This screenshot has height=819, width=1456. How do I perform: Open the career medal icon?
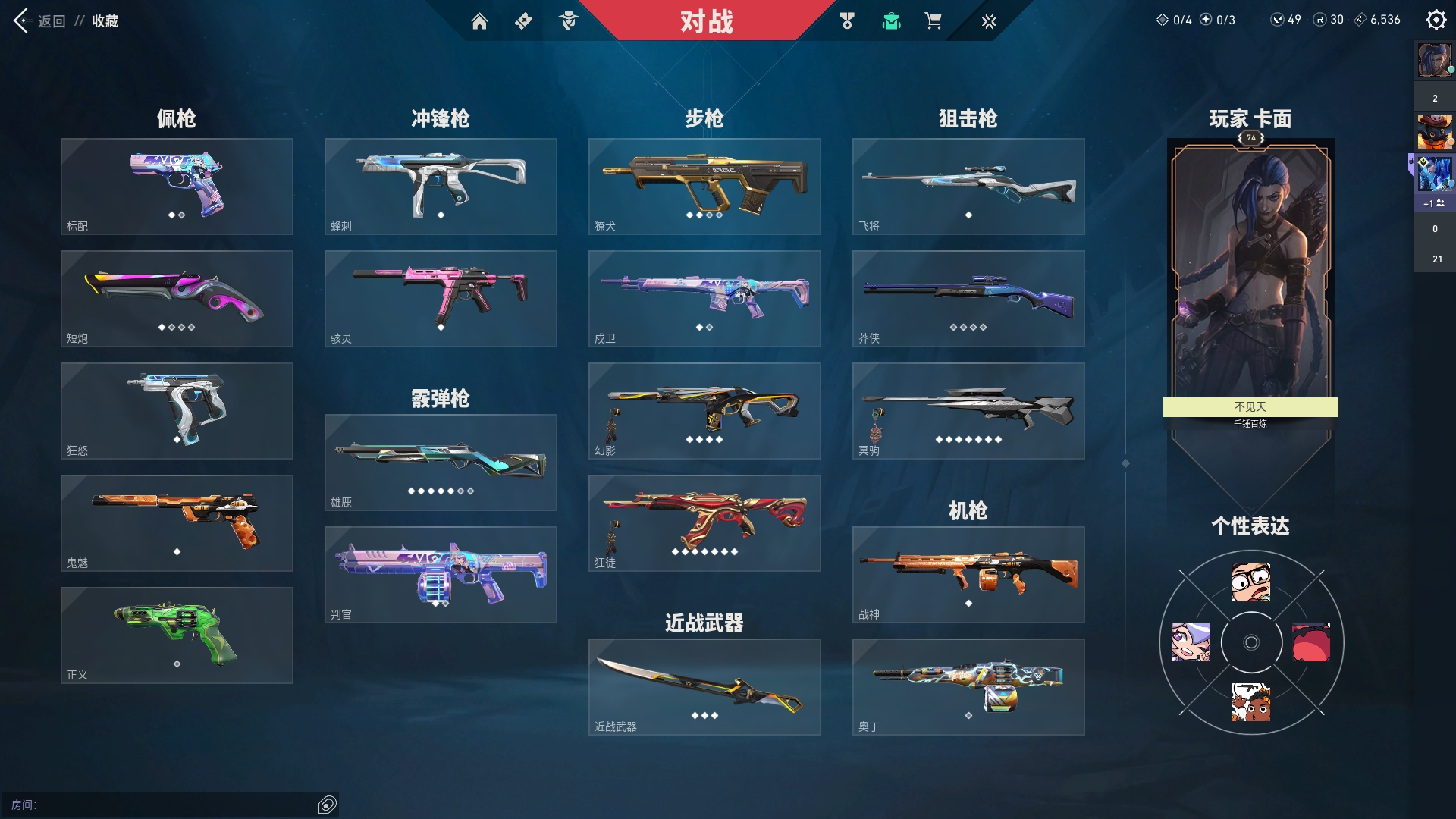coord(847,21)
